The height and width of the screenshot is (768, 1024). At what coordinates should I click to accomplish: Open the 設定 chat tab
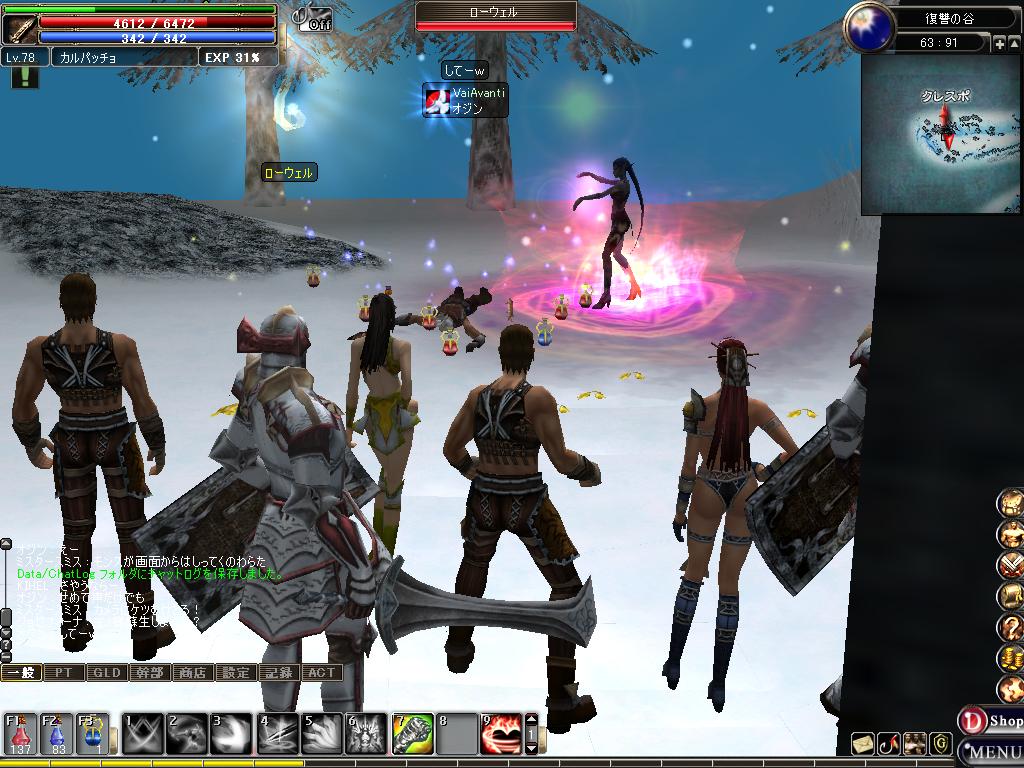236,673
